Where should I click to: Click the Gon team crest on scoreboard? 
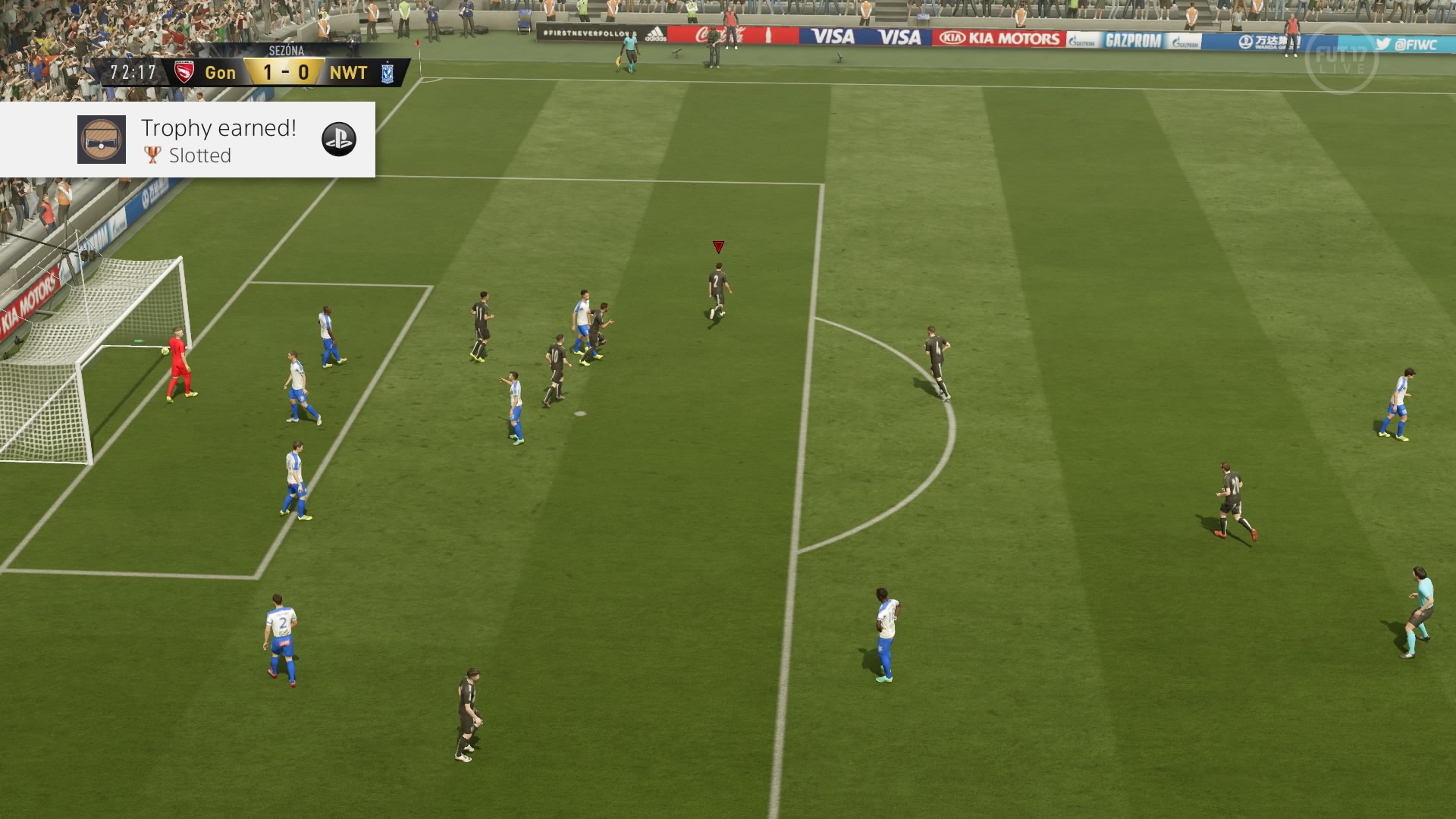point(185,71)
